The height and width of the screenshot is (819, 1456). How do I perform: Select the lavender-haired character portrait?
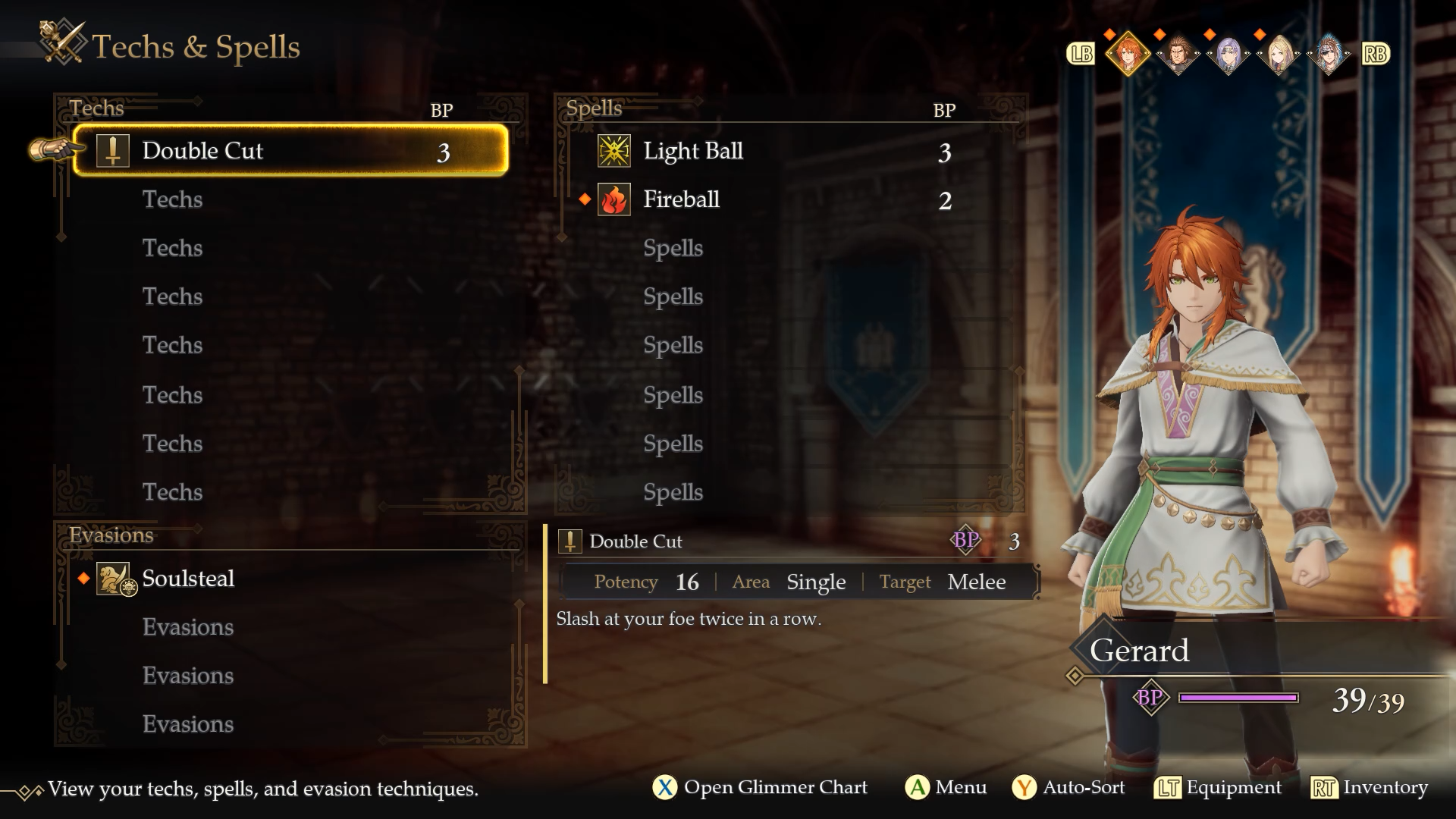[1228, 54]
